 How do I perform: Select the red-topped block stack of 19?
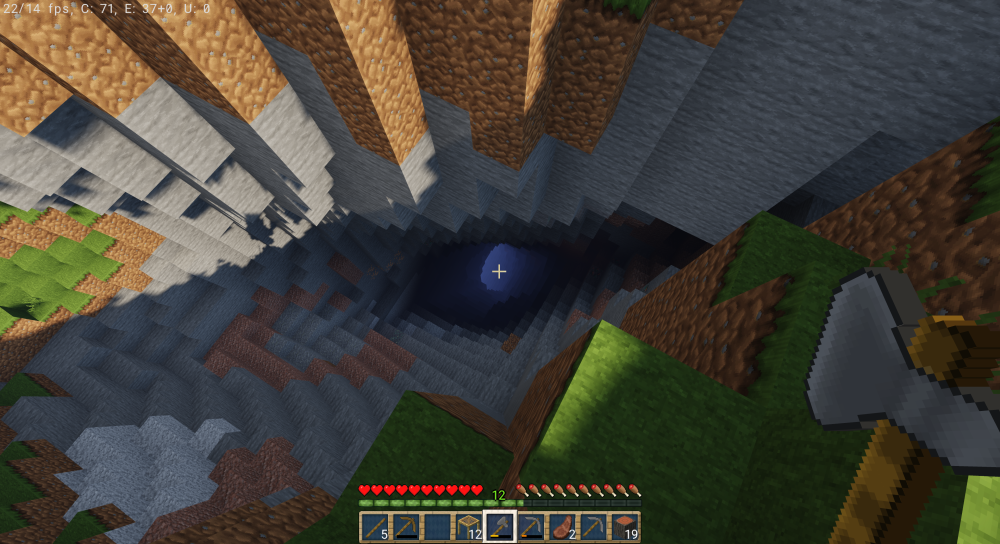point(625,527)
